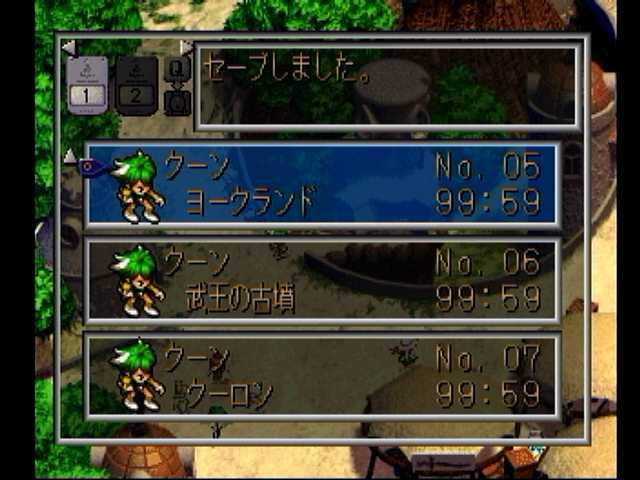Viewport: 640px width, 480px height.
Task: Click the left arrow above memory cards
Action: [67, 48]
